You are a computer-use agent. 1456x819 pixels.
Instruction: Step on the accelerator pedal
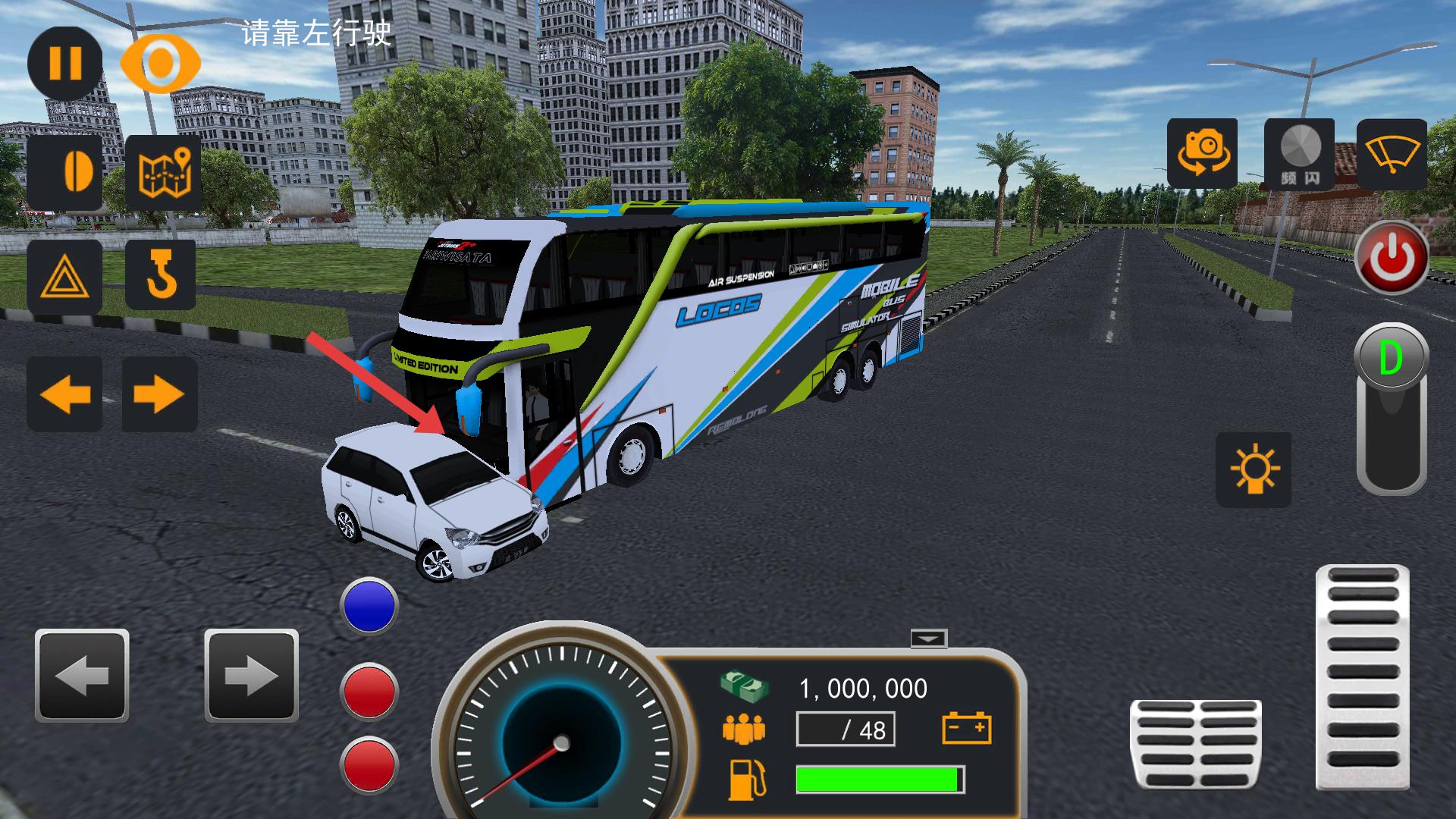click(1363, 676)
